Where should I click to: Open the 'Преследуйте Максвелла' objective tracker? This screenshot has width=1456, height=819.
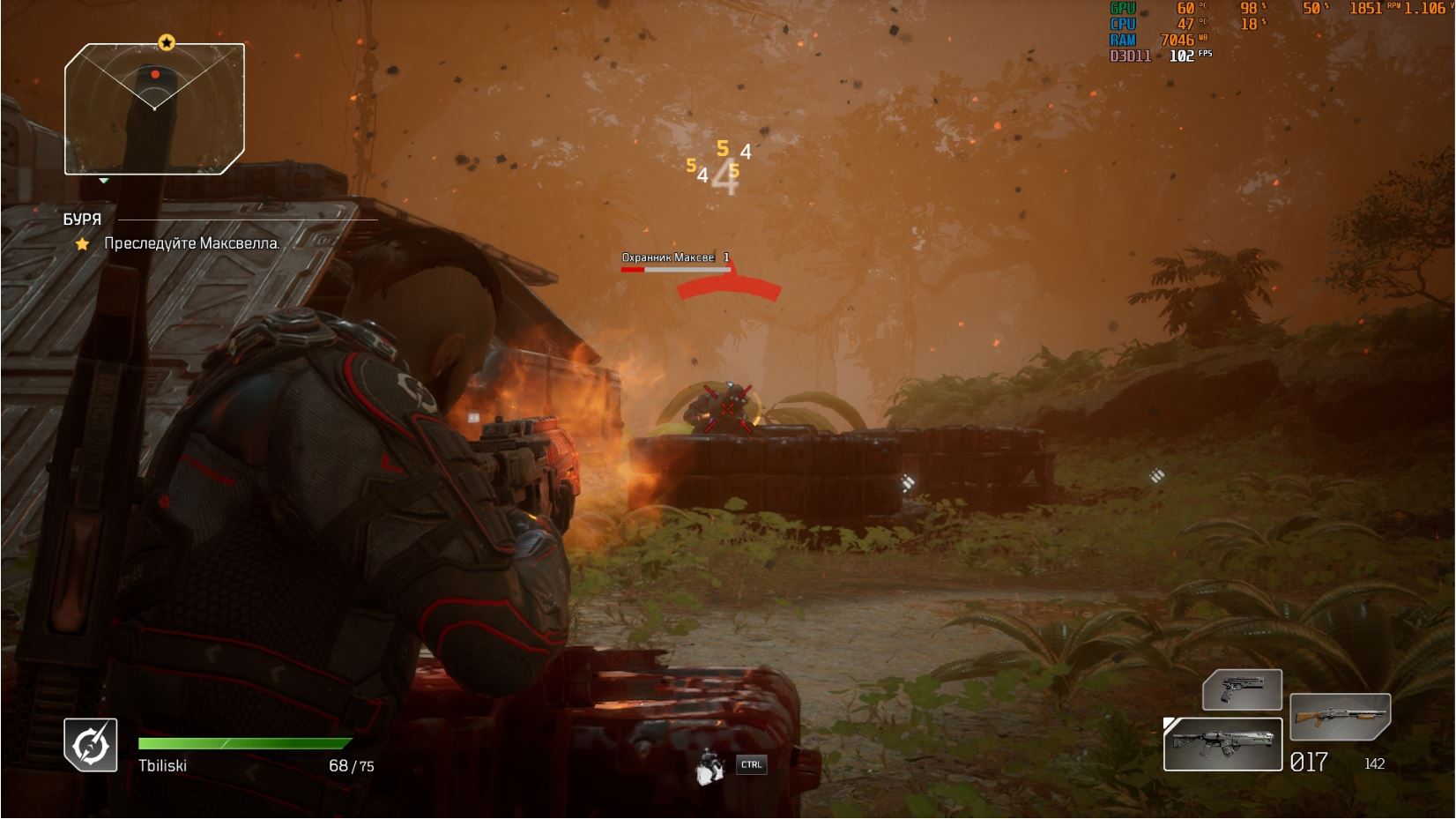191,243
